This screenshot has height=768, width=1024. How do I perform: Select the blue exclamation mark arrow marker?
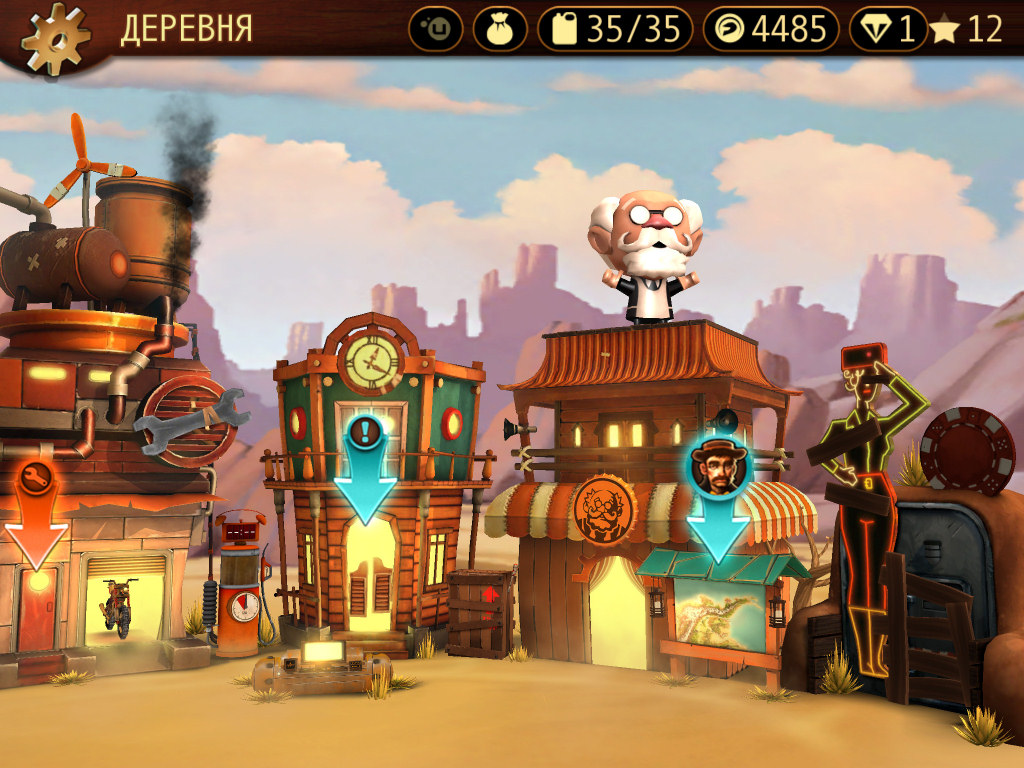click(364, 467)
